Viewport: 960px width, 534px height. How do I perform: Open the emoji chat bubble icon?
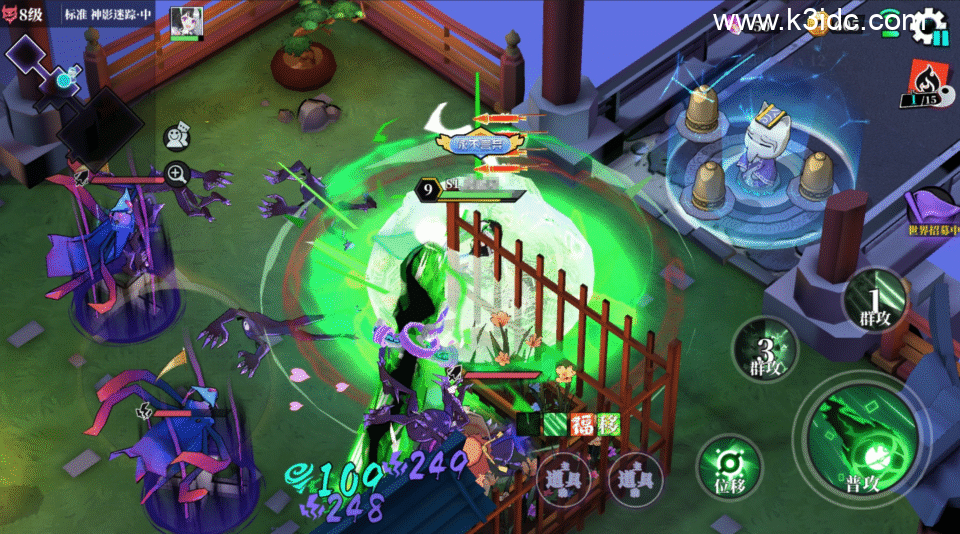click(177, 136)
